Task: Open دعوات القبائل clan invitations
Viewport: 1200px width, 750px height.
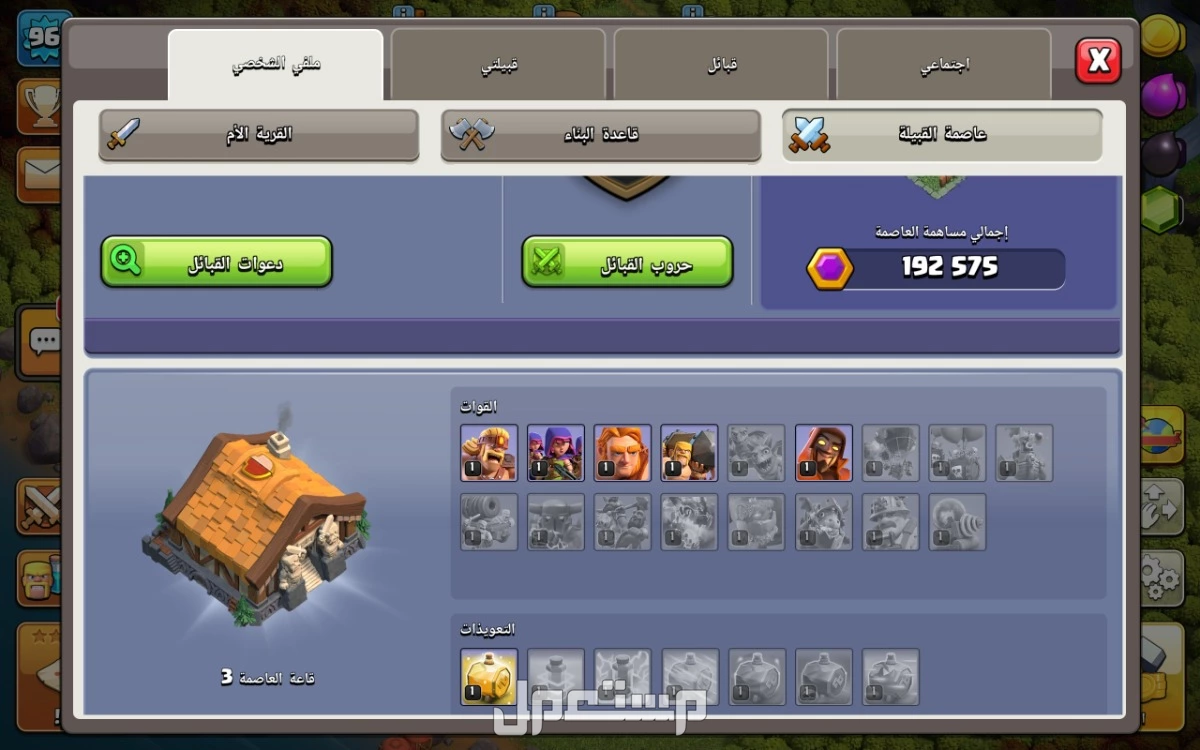Action: [216, 262]
